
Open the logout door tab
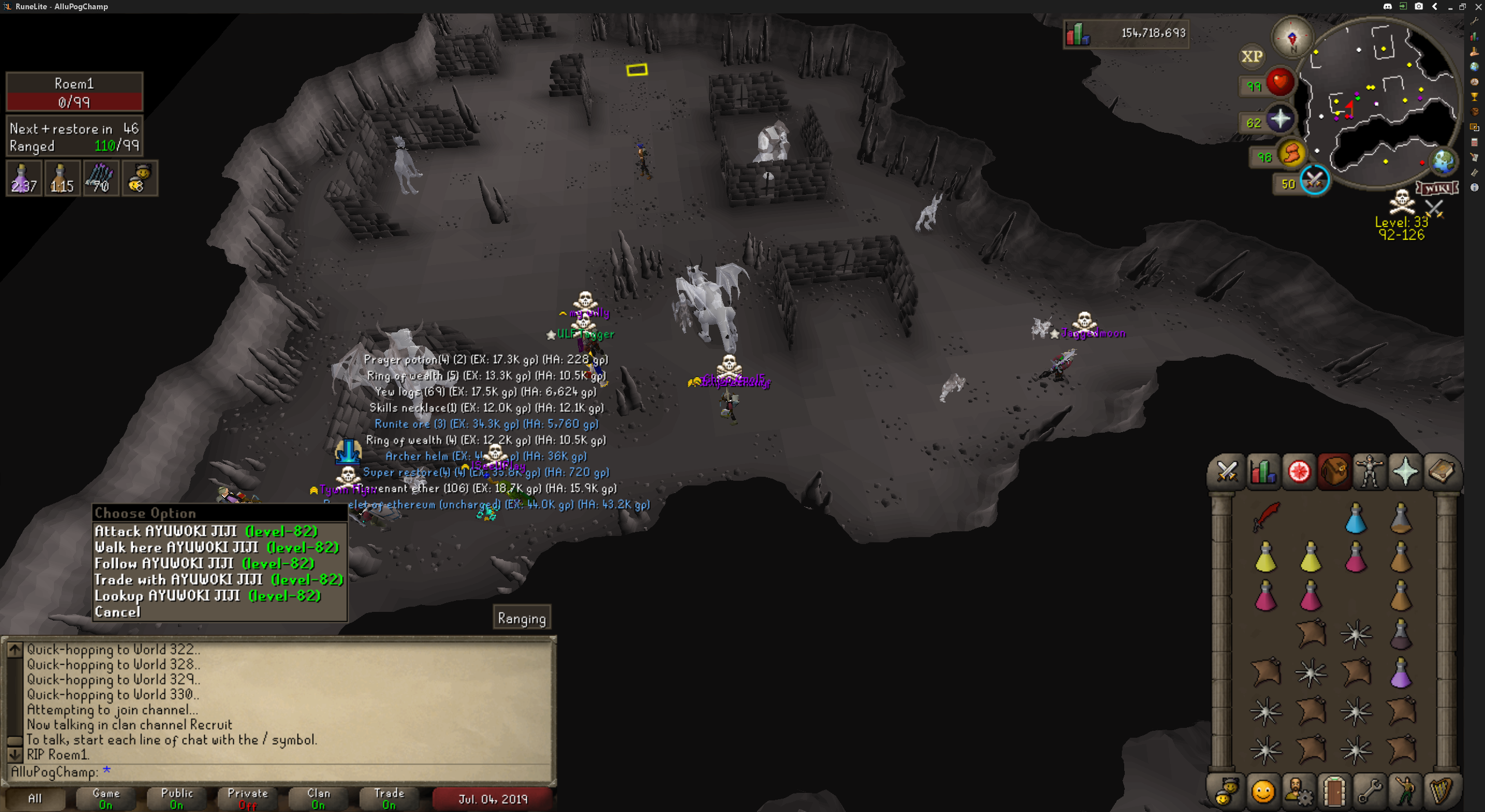pyautogui.click(x=1334, y=791)
